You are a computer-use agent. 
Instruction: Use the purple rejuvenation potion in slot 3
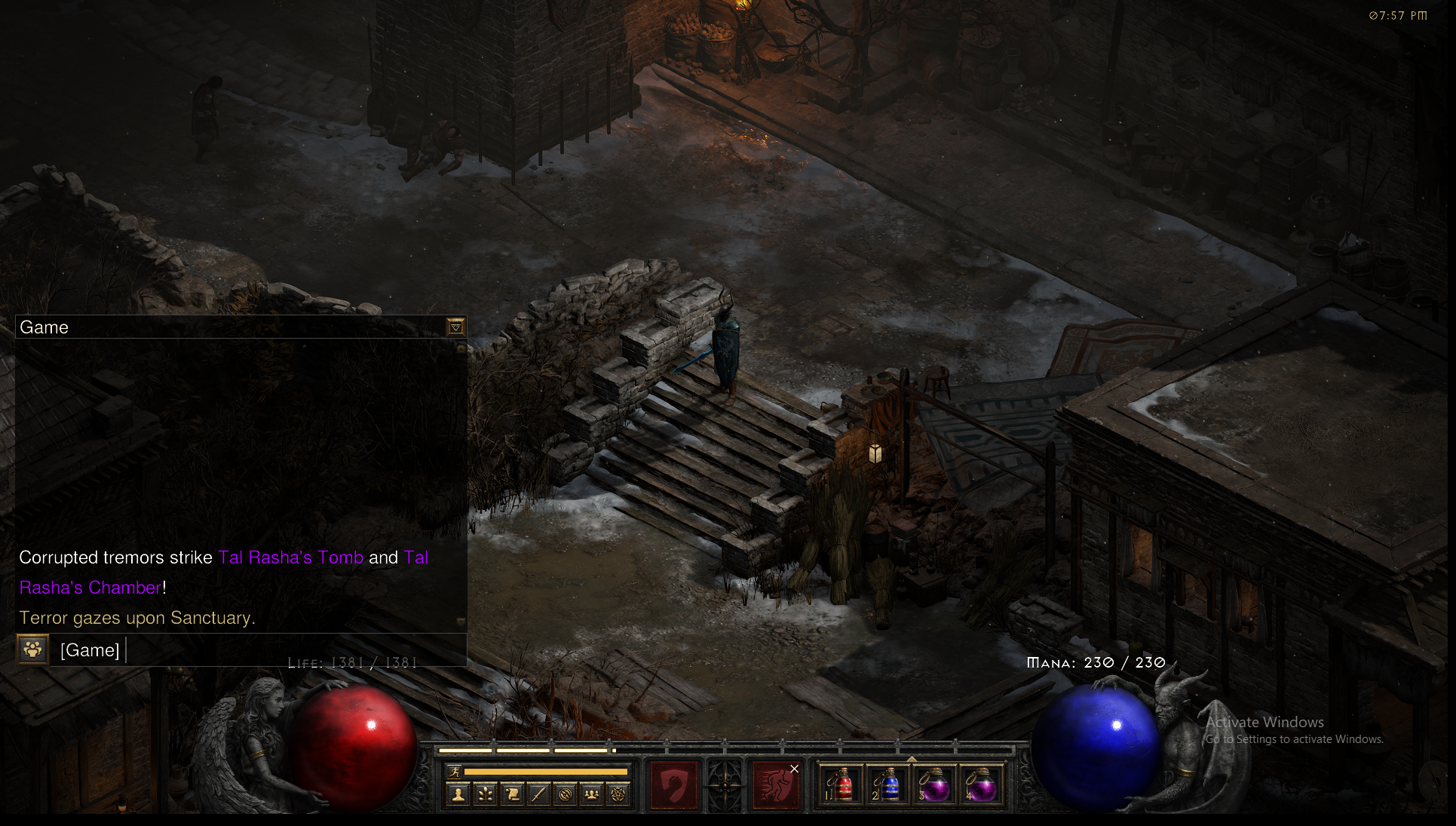point(935,785)
